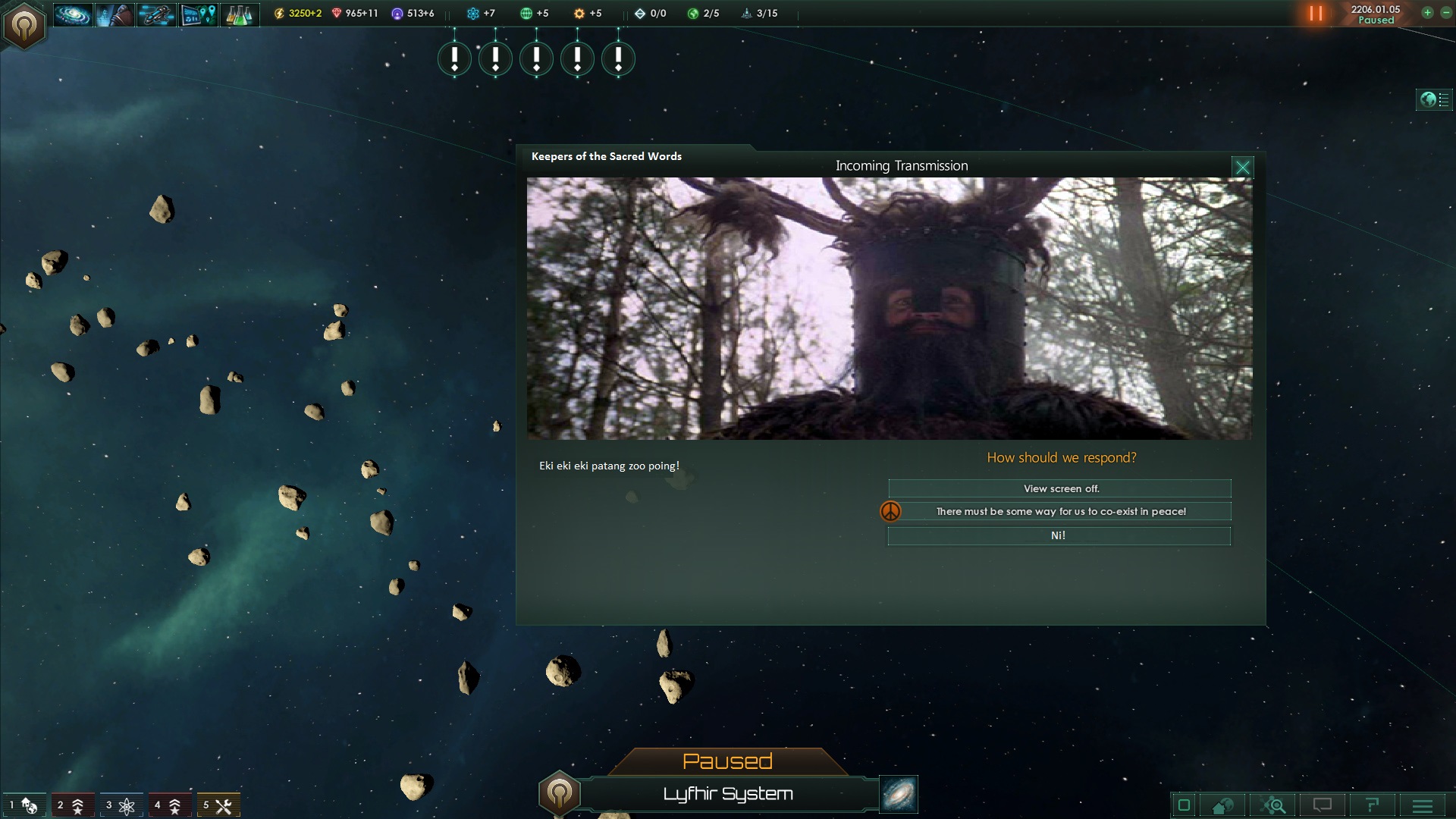1456x819 pixels.
Task: Click the galaxy thumbnail beside Lyfhir System
Action: click(897, 795)
